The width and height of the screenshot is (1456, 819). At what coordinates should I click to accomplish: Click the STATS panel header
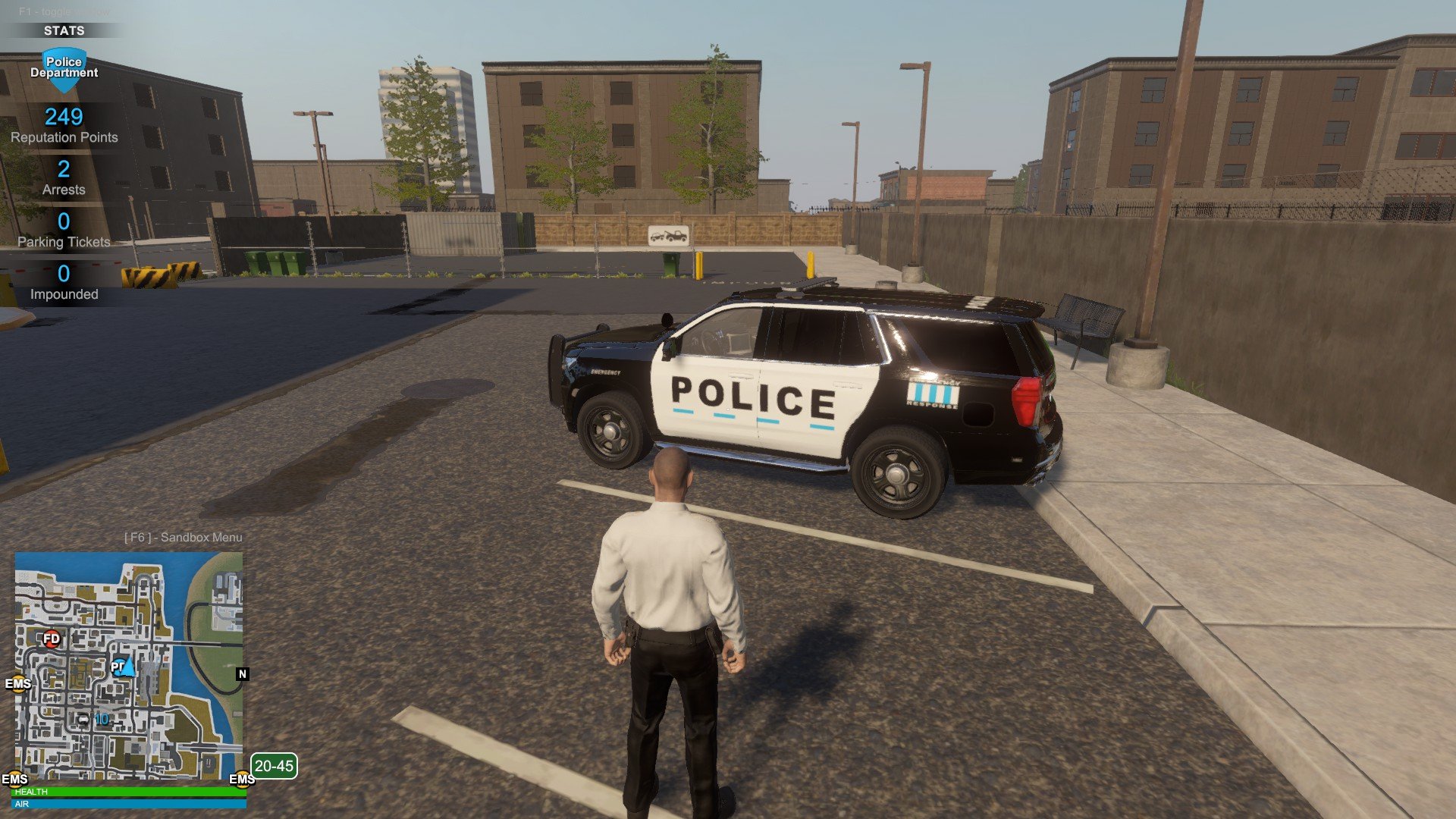64,30
